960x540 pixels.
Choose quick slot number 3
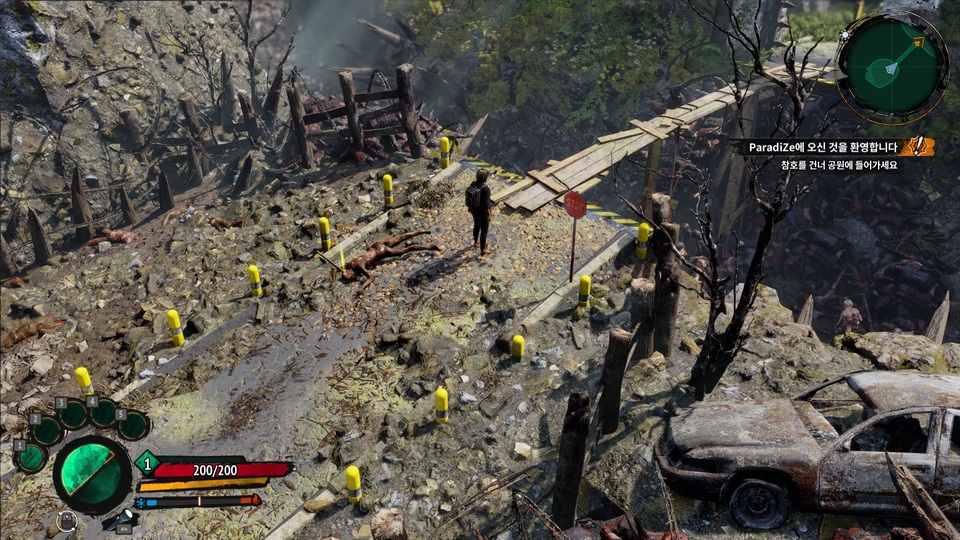[x=73, y=415]
